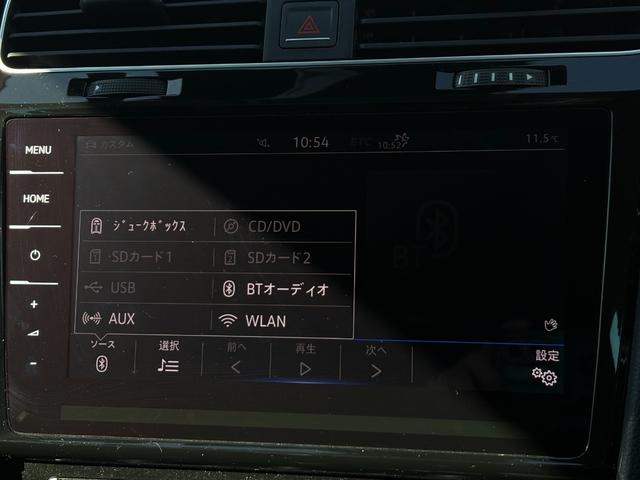640x480 pixels.
Task: Increase volume with the plus button
Action: (34, 304)
